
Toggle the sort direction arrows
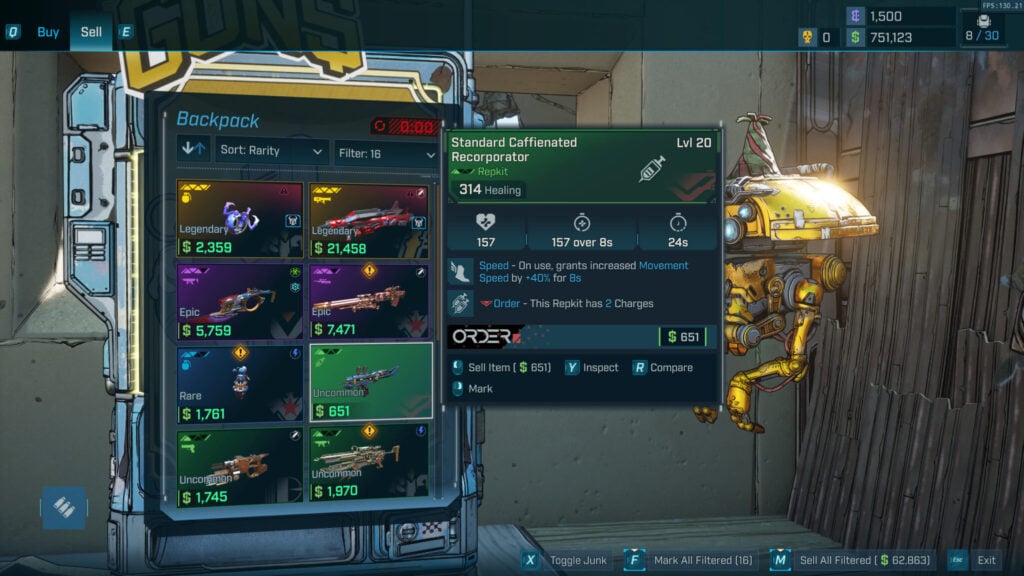click(x=194, y=151)
